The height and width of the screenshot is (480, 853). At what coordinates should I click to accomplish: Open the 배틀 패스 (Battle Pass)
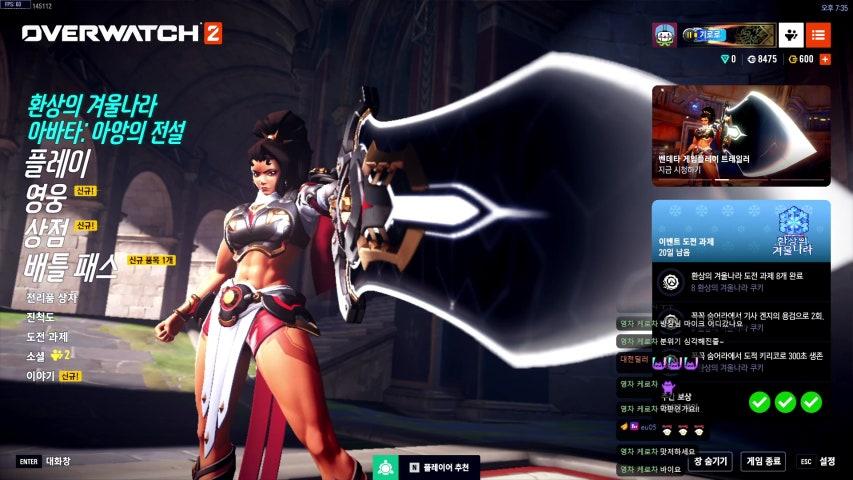(70, 266)
